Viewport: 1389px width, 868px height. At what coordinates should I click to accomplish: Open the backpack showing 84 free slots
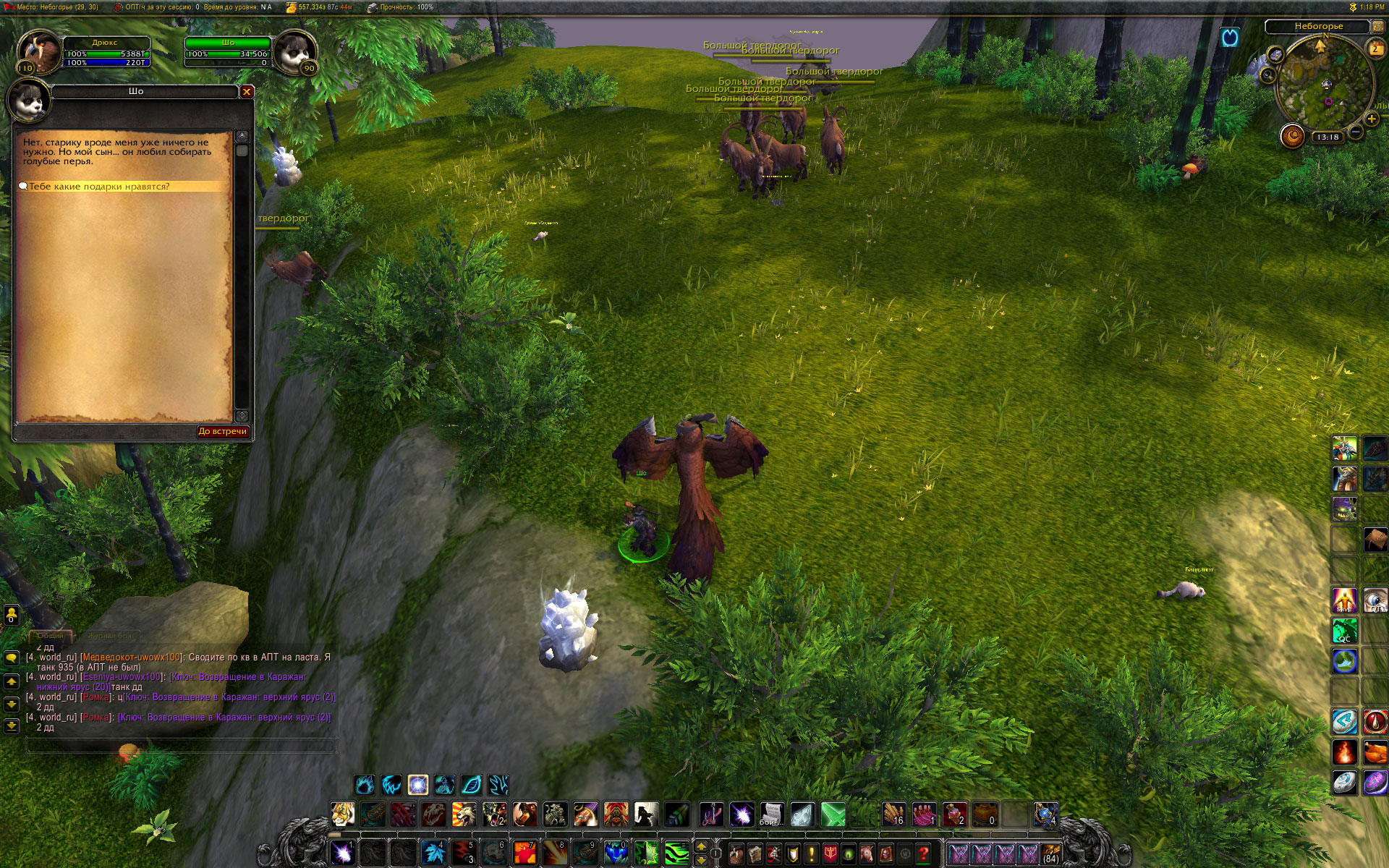[1050, 854]
